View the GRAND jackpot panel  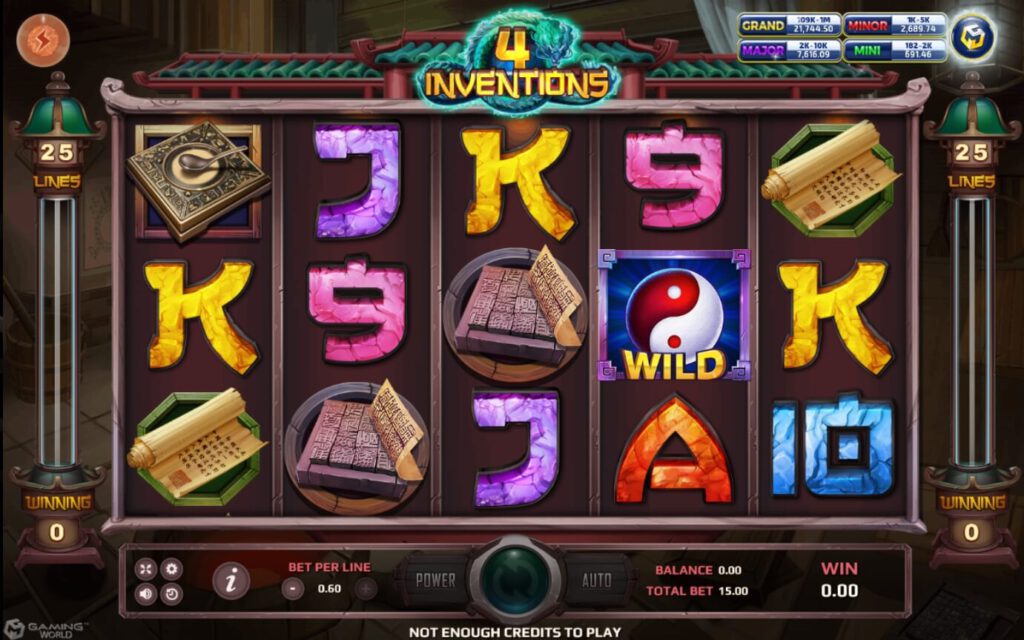click(790, 25)
